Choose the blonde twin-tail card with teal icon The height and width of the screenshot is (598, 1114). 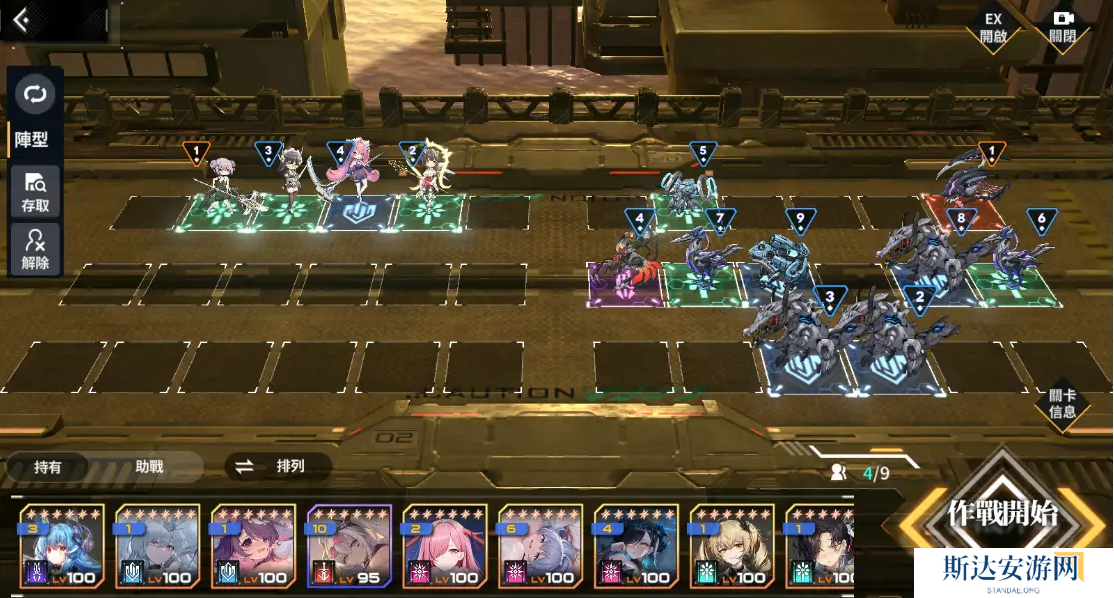point(732,546)
